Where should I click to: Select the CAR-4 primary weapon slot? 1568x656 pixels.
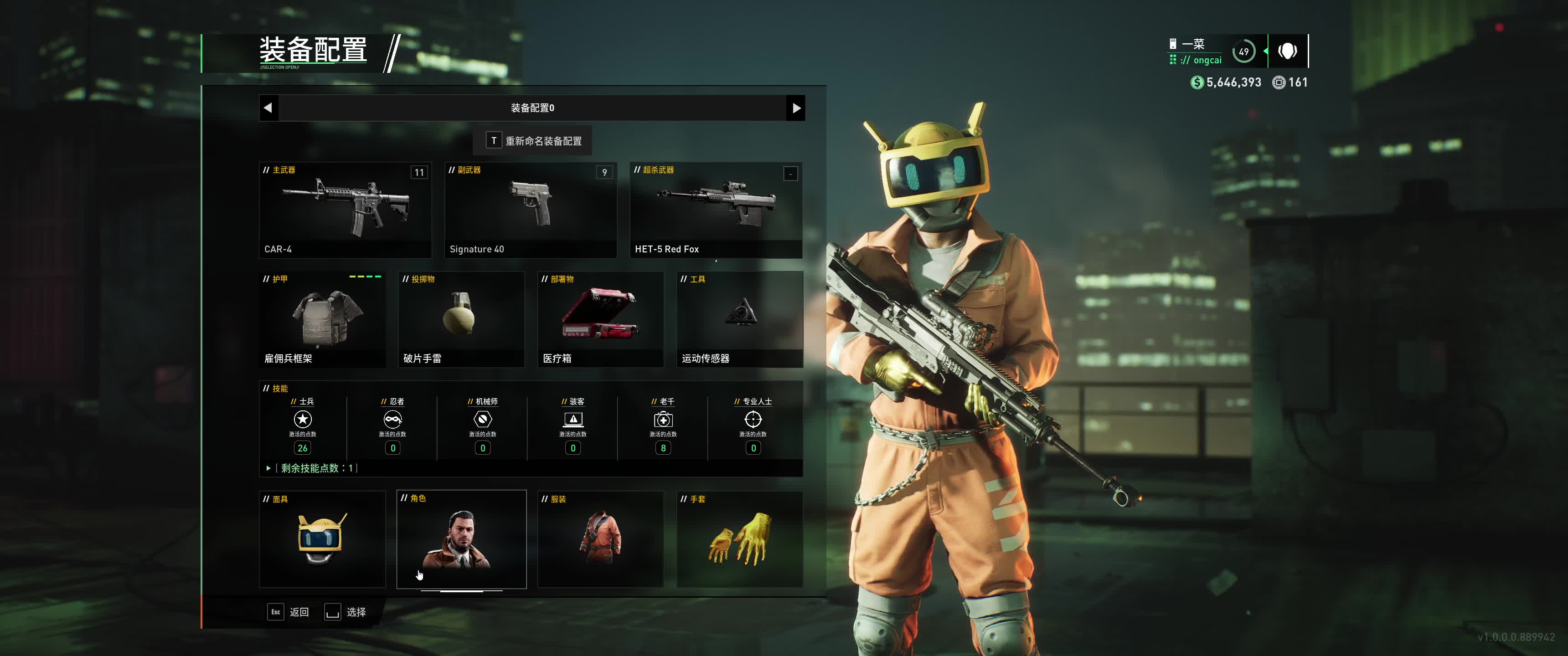coord(345,210)
